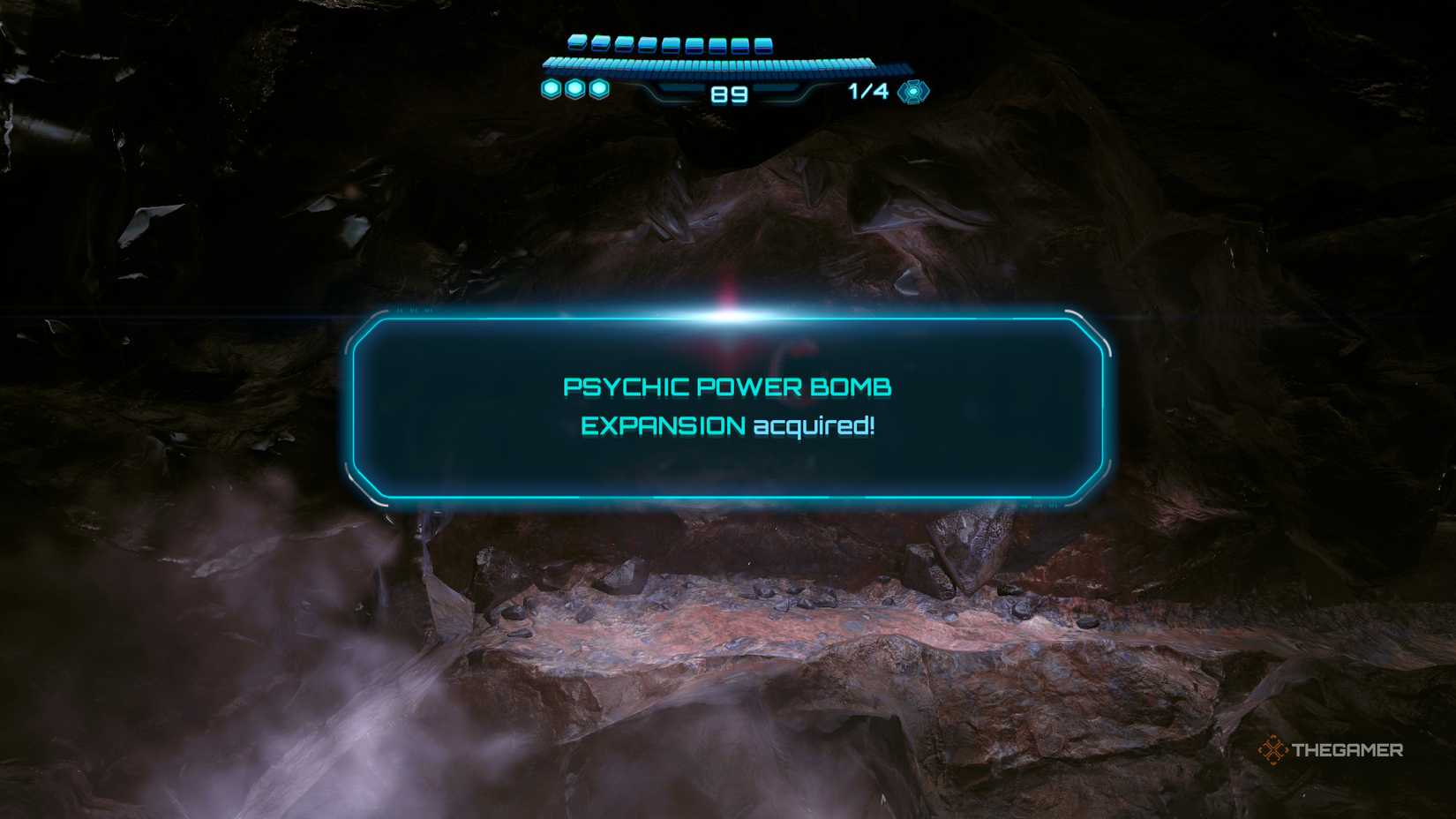Screen dimensions: 1456x819
Task: Click the third hexagonal missile icon
Action: pyautogui.click(x=600, y=89)
